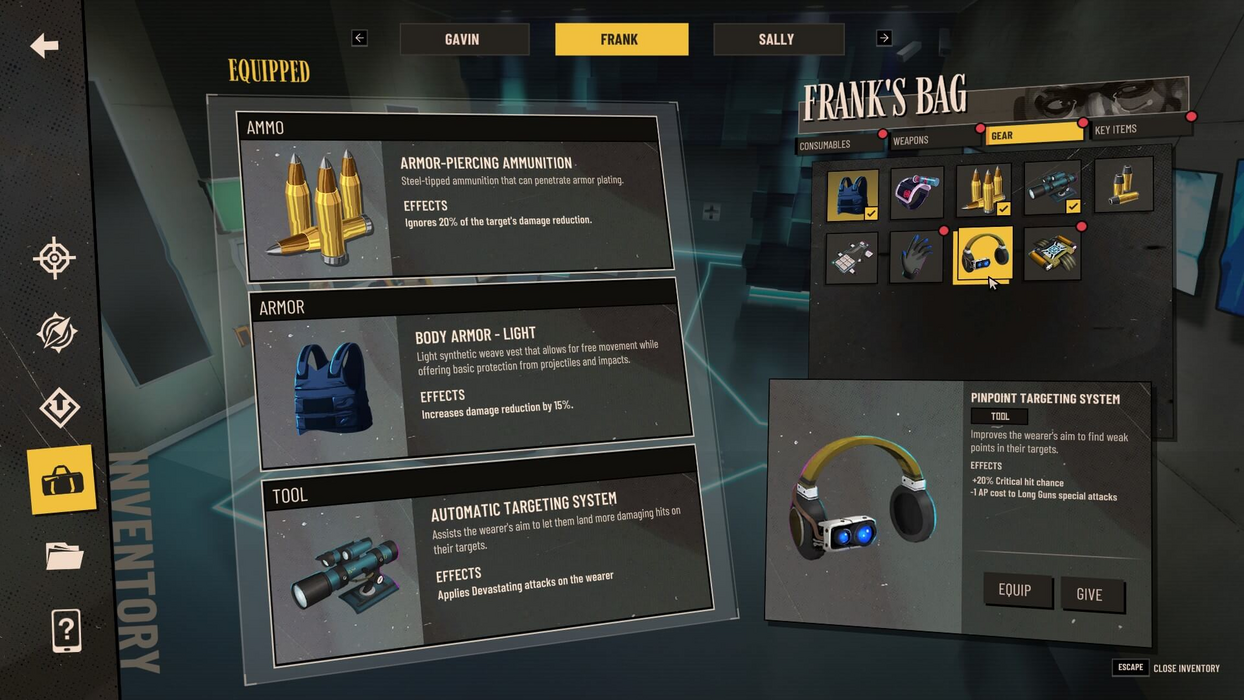Image resolution: width=1244 pixels, height=700 pixels.
Task: Open the help phone question mark icon
Action: point(66,632)
